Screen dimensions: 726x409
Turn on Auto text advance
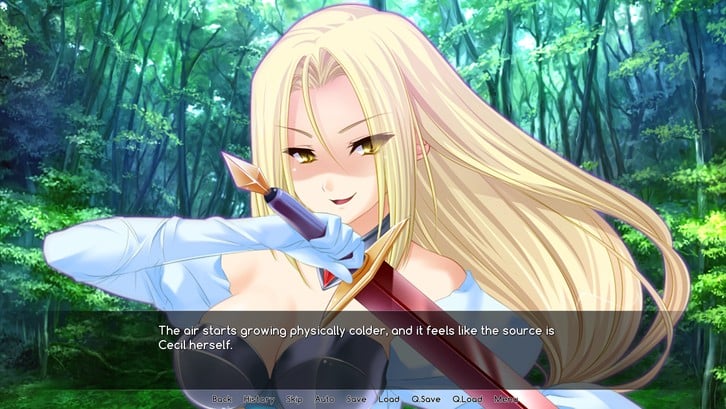point(324,399)
